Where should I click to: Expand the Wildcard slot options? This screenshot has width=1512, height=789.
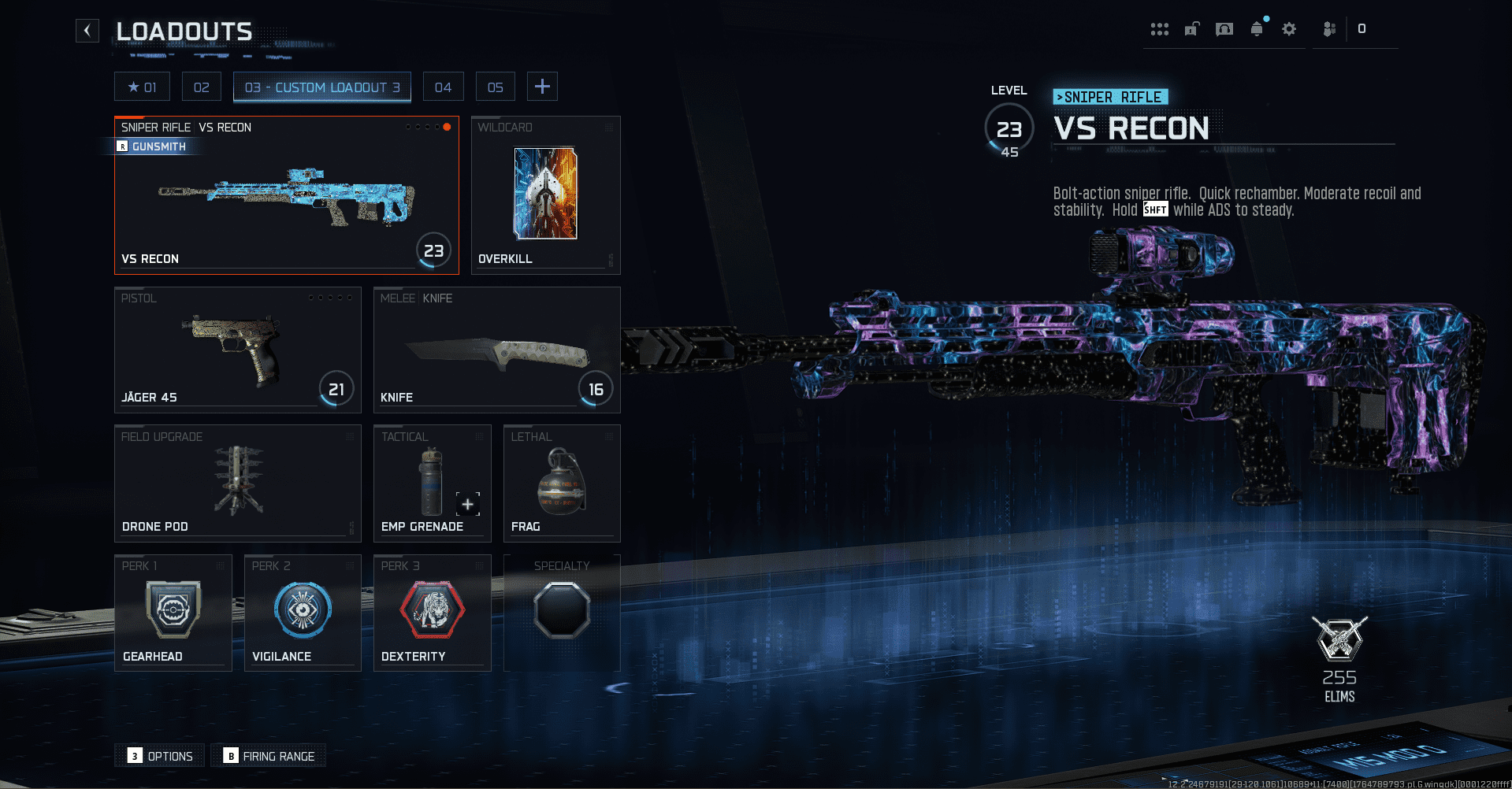pos(608,128)
